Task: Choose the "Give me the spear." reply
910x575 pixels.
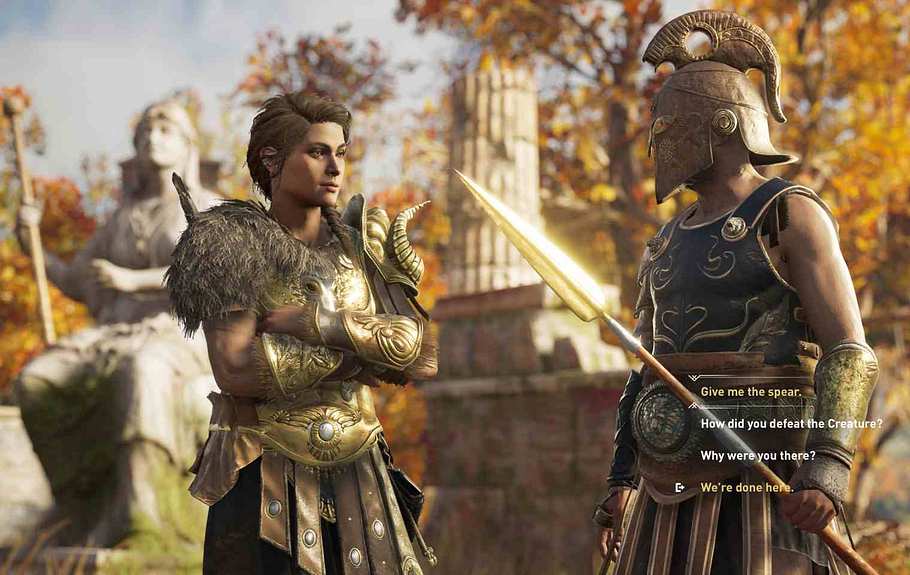Action: (x=751, y=392)
